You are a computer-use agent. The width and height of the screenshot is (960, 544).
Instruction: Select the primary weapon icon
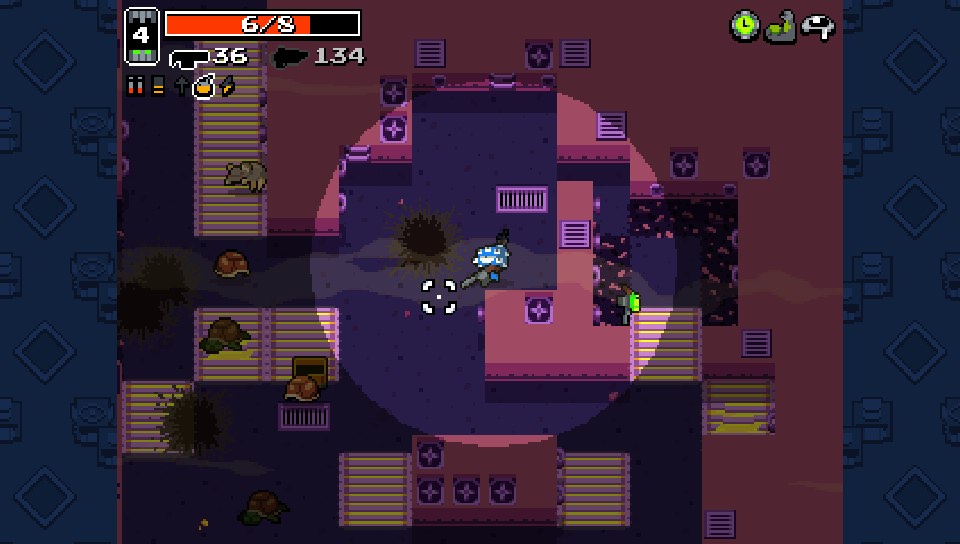(188, 57)
